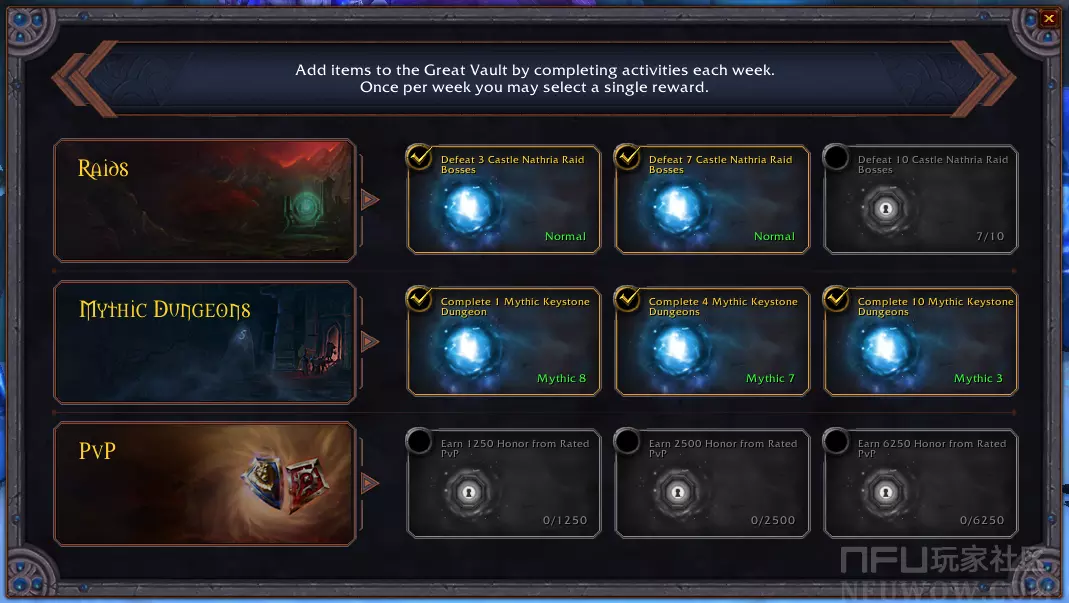Select the Mythic Dungeons category banner
The width and height of the screenshot is (1069, 603).
[x=205, y=342]
